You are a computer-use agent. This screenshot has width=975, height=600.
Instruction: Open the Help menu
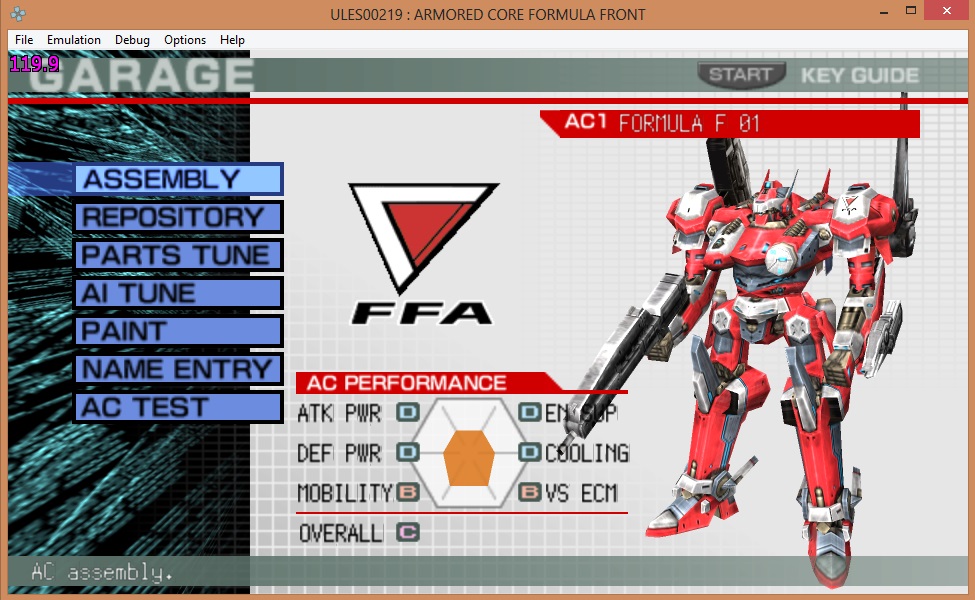click(232, 40)
